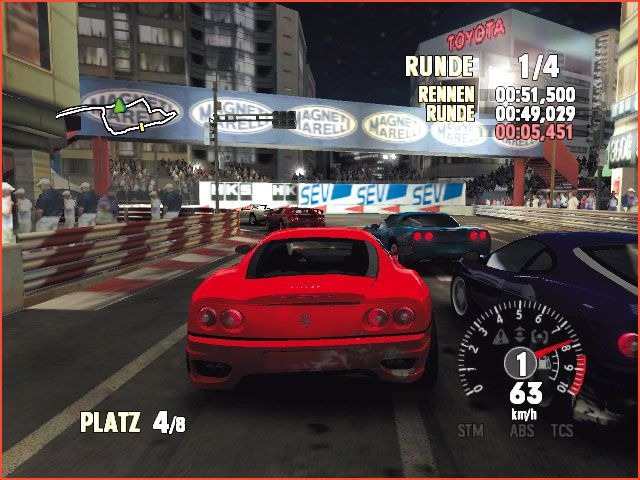Click the track outline minimap

coord(120,112)
